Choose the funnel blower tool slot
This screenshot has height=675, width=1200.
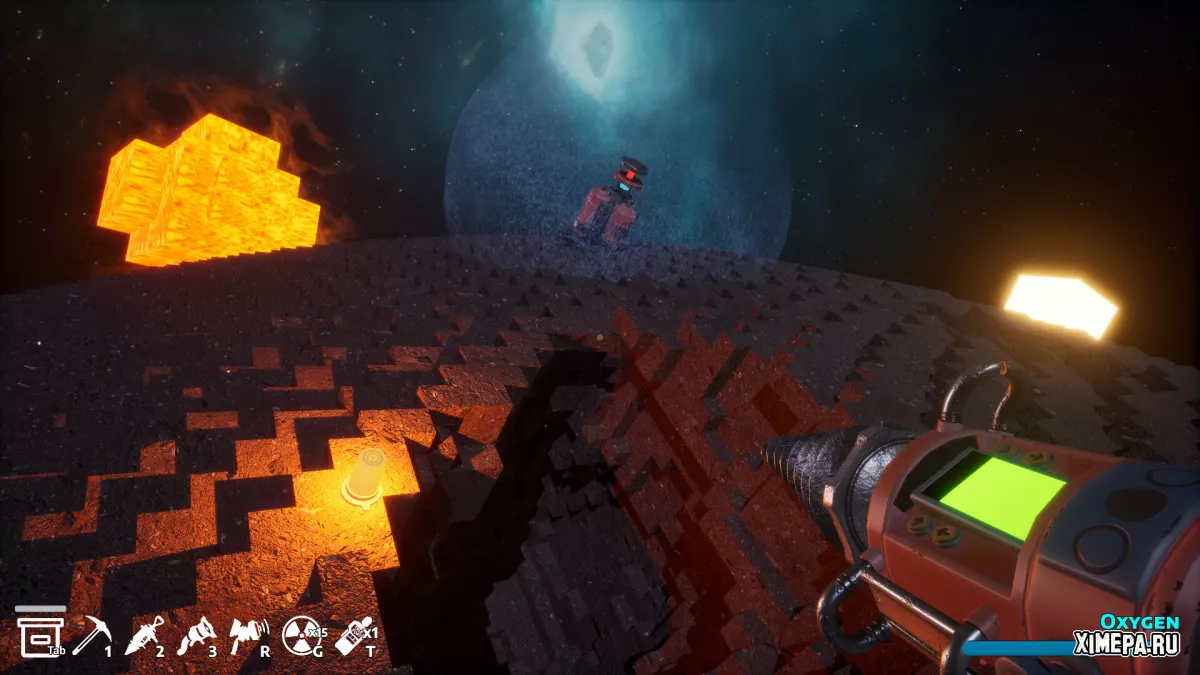point(195,636)
